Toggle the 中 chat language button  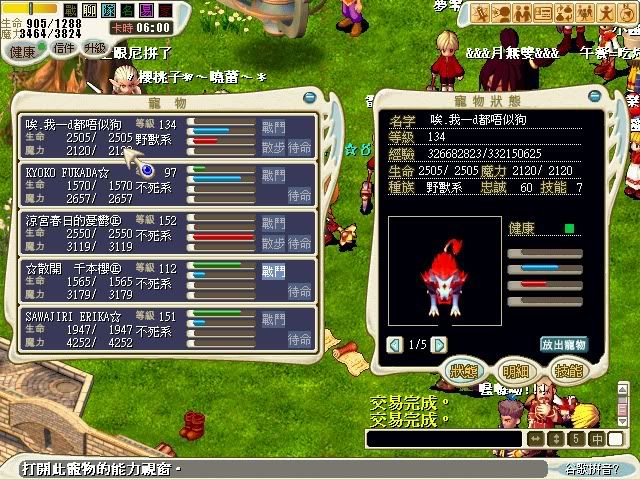(x=596, y=438)
